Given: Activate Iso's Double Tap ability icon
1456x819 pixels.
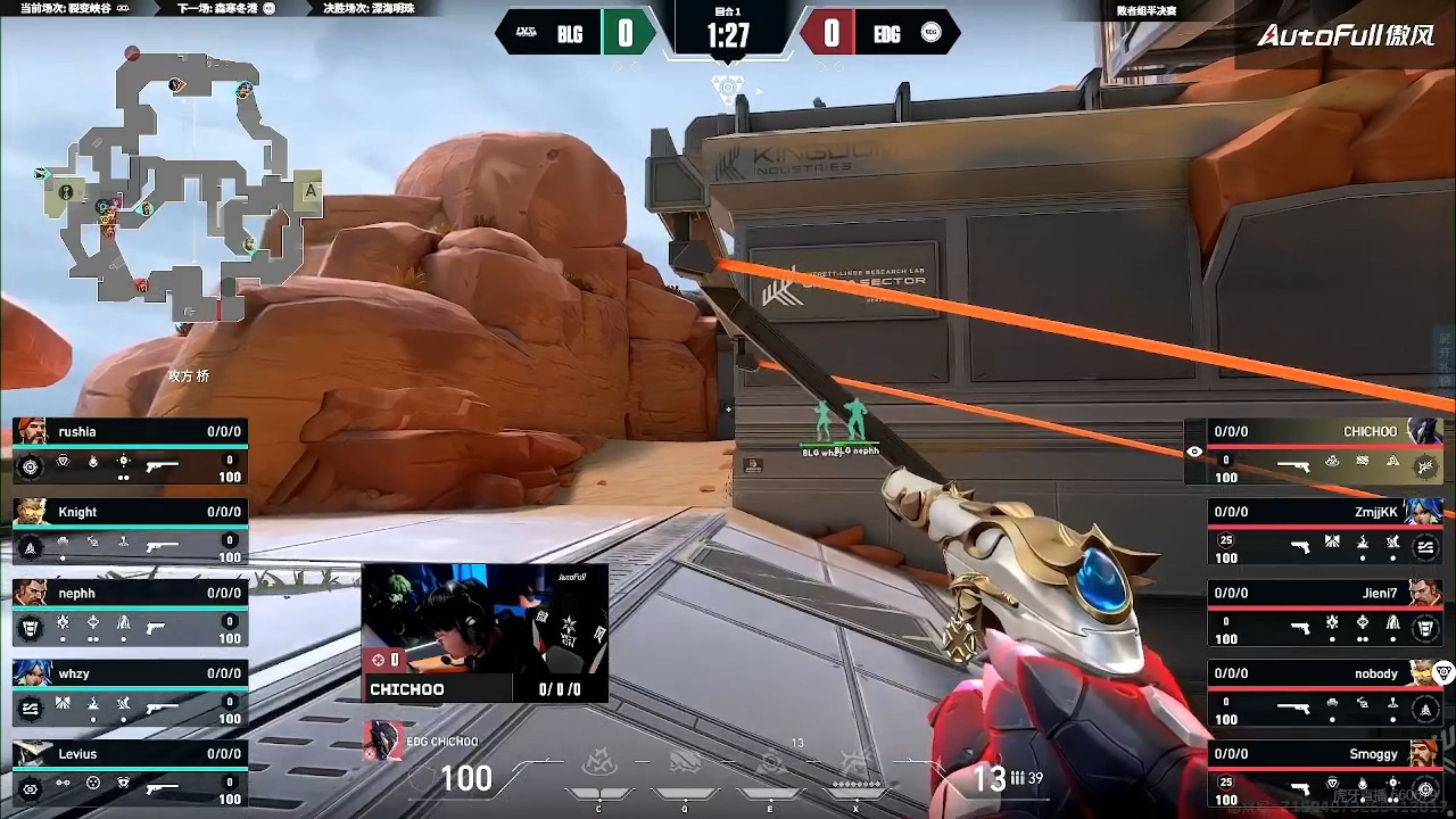Looking at the screenshot, I should click(770, 763).
